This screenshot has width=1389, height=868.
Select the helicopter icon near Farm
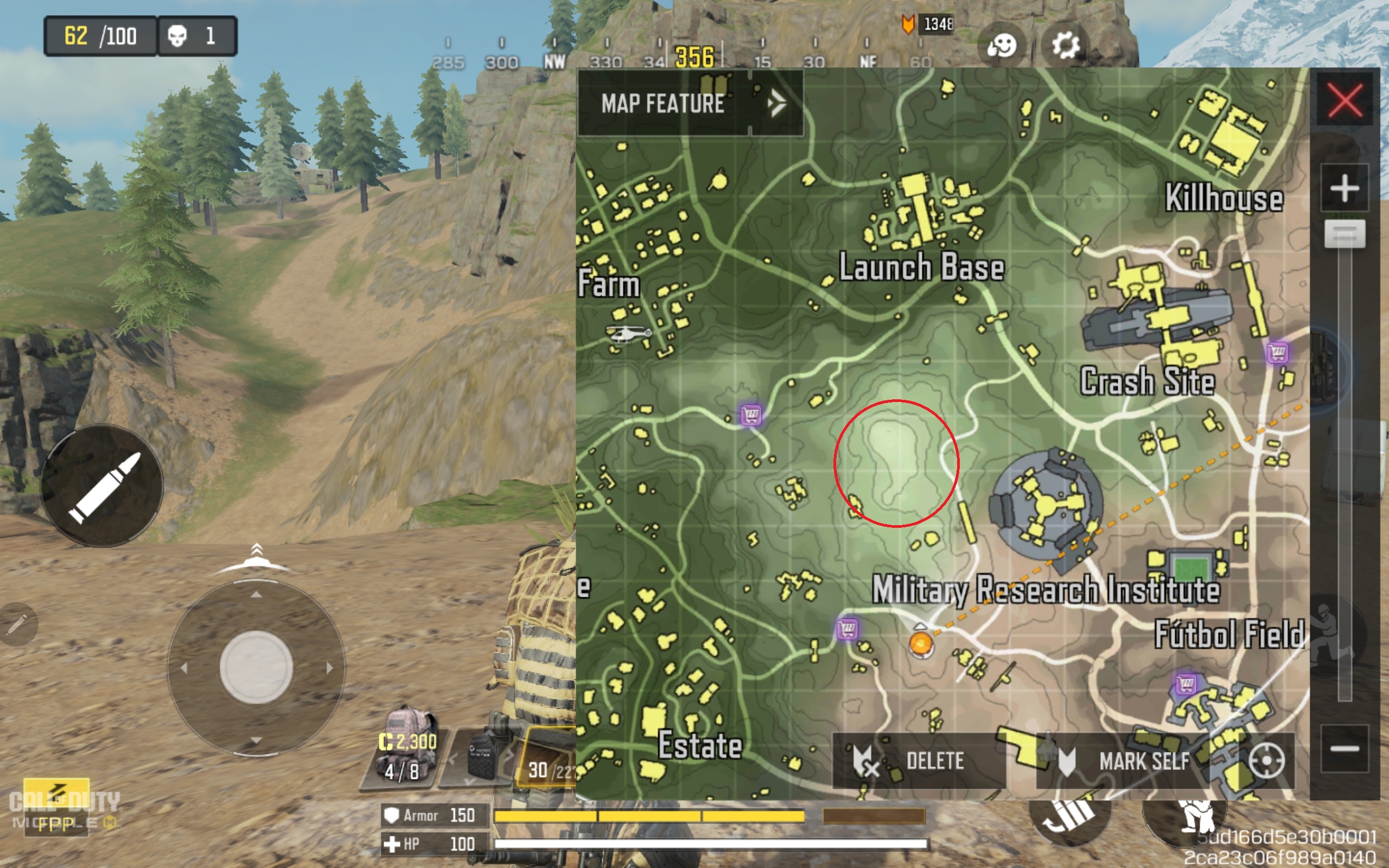628,333
